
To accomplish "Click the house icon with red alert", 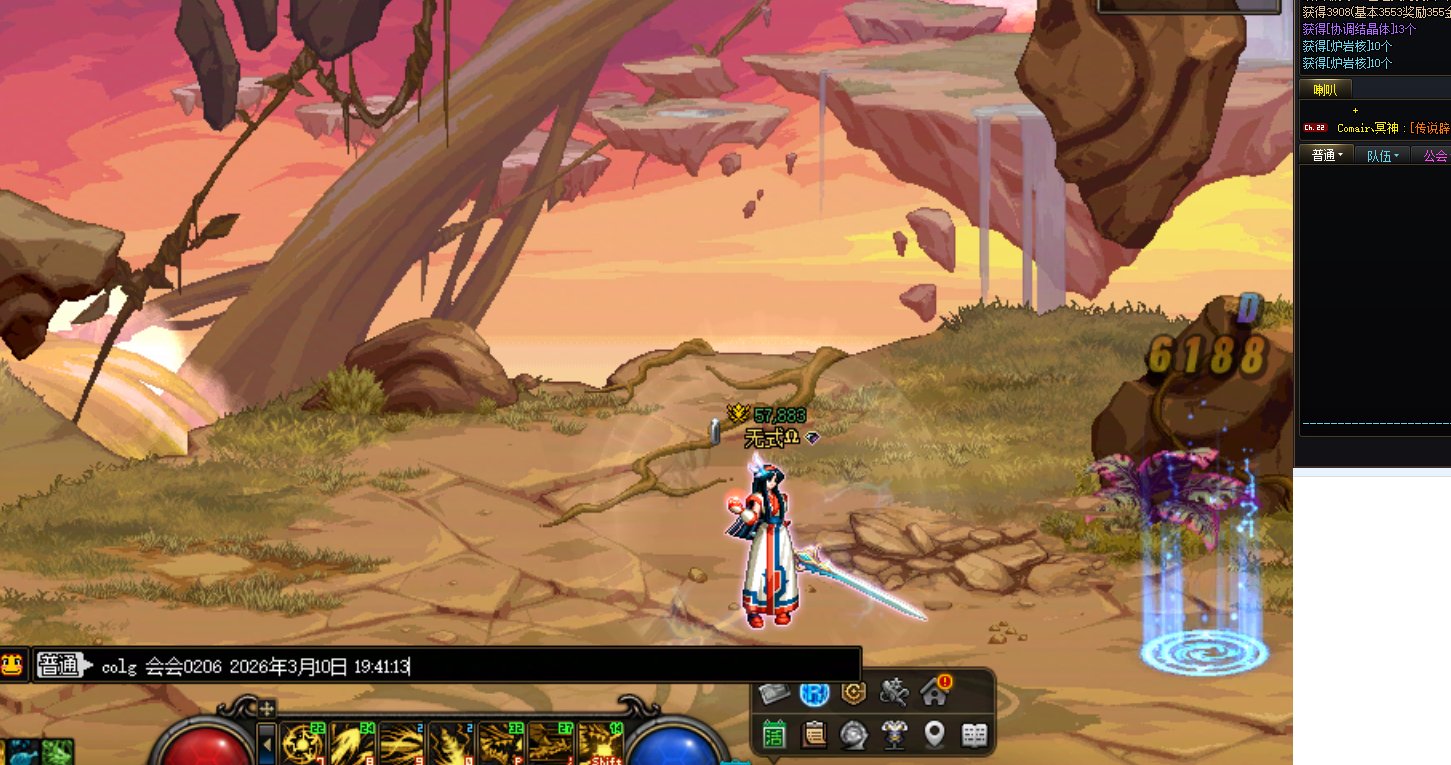I will 936,691.
